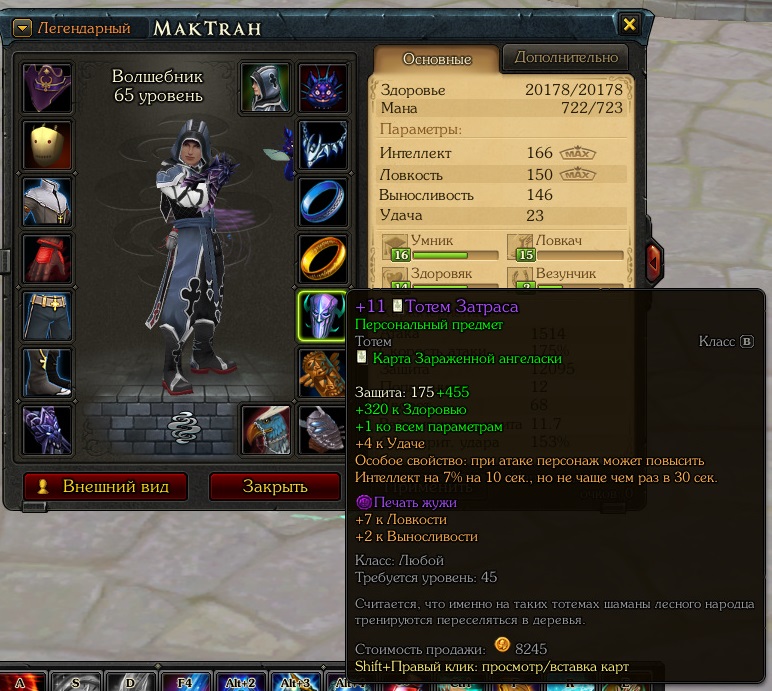Click the Закрыть button
The width and height of the screenshot is (772, 691).
274,487
